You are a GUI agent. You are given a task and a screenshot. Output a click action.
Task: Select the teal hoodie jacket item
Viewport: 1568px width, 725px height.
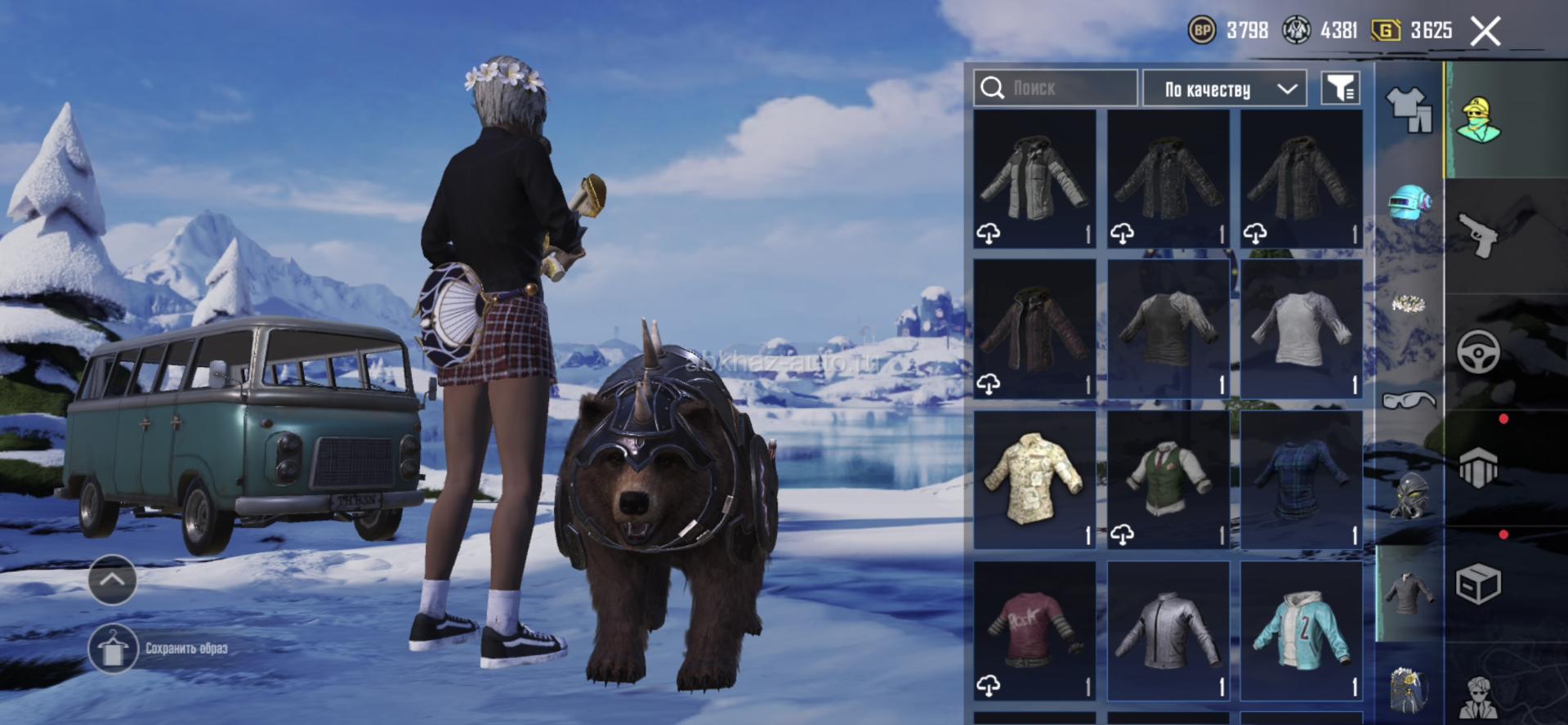[1301, 630]
